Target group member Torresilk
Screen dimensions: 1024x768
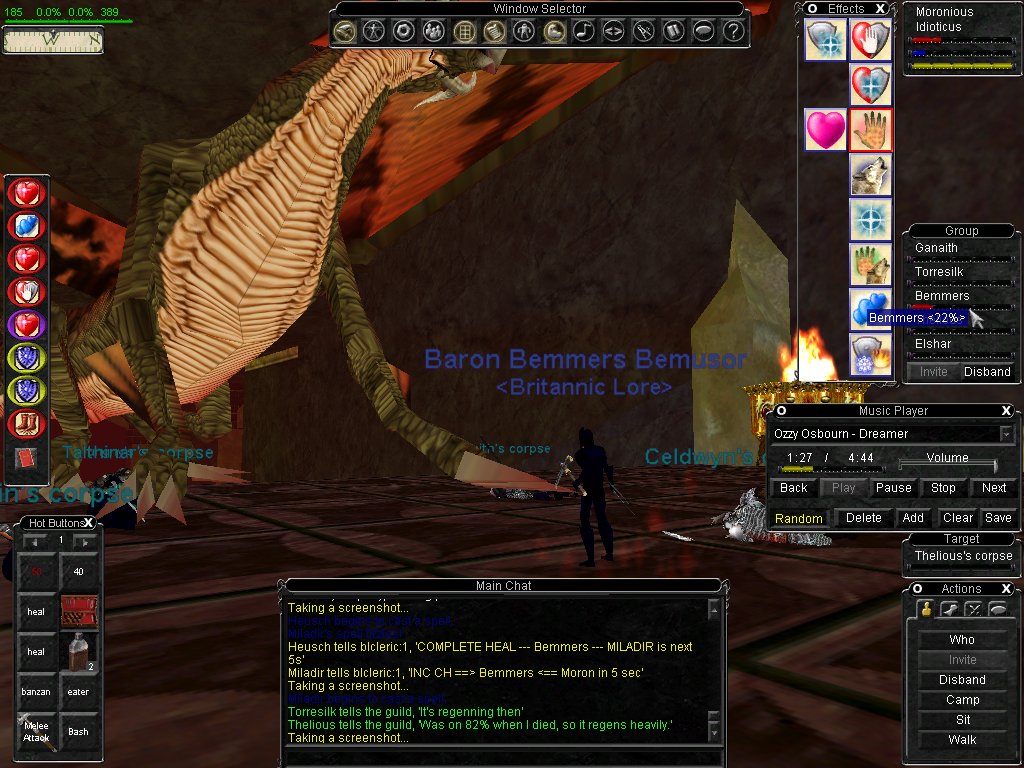coord(942,272)
